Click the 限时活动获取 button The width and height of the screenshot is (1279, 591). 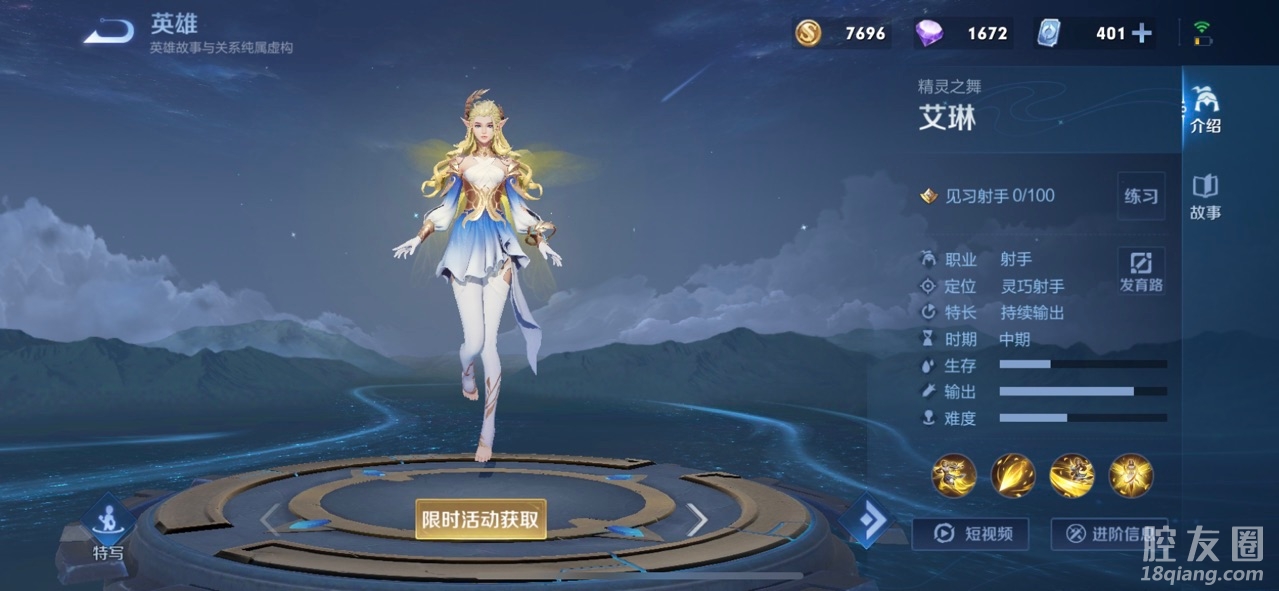click(x=481, y=519)
